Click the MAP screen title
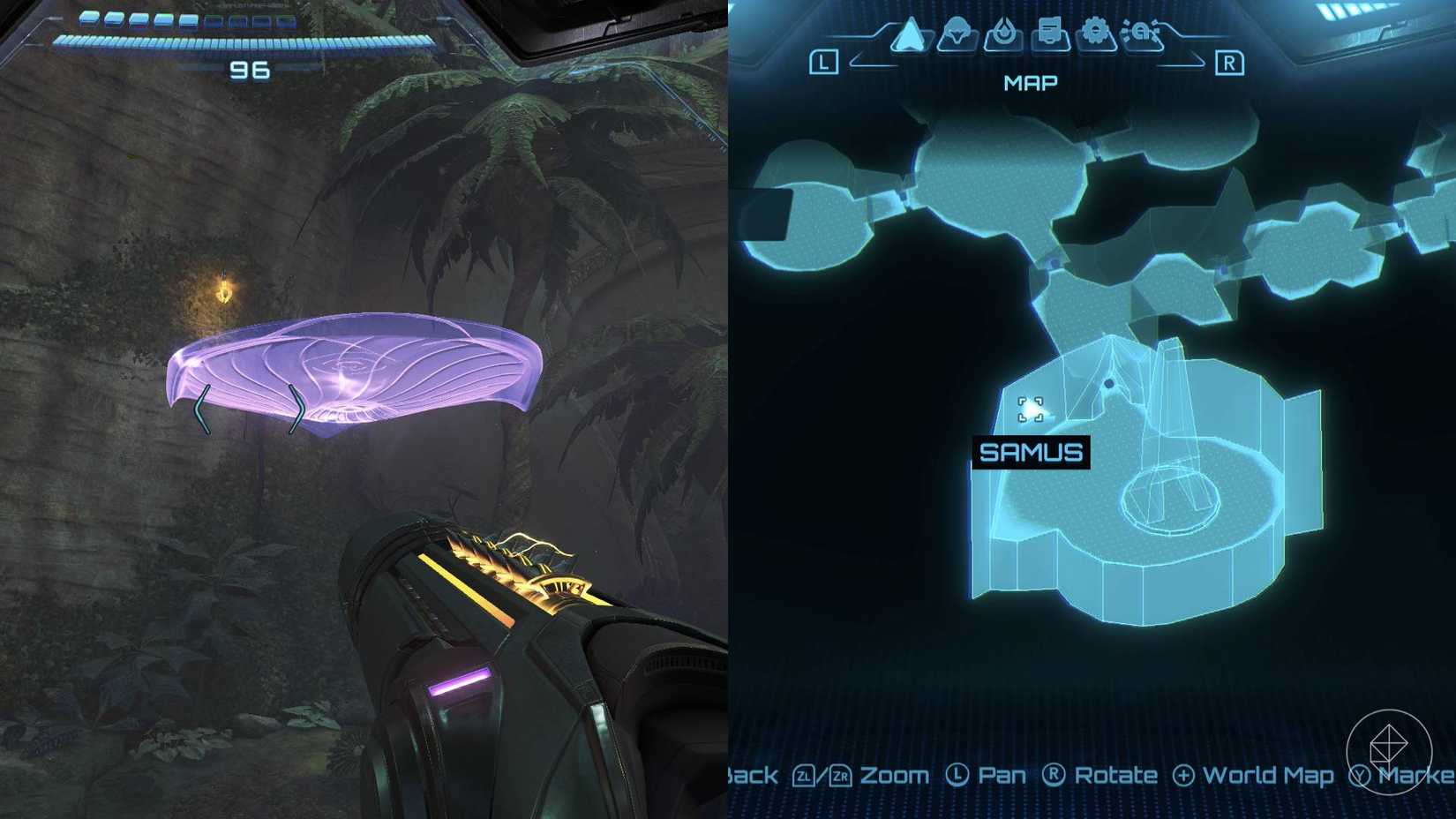This screenshot has height=819, width=1456. point(1030,82)
